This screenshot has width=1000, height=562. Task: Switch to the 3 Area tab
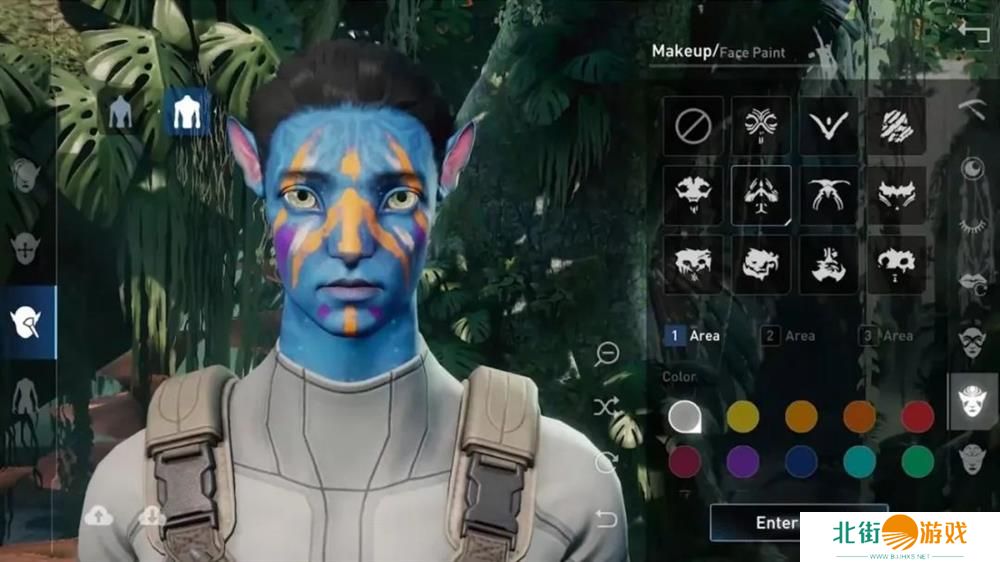click(887, 336)
